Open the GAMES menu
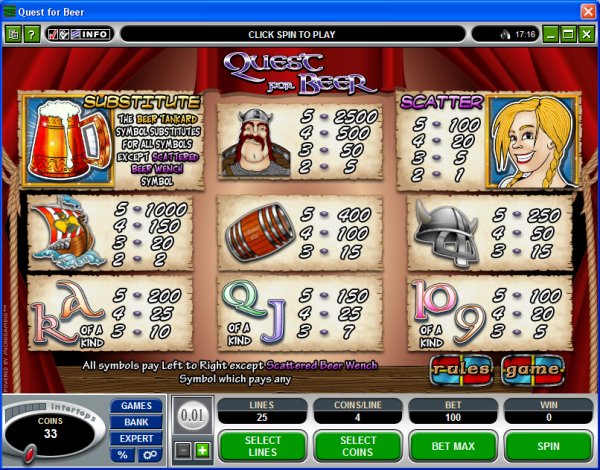The width and height of the screenshot is (600, 470). click(137, 406)
